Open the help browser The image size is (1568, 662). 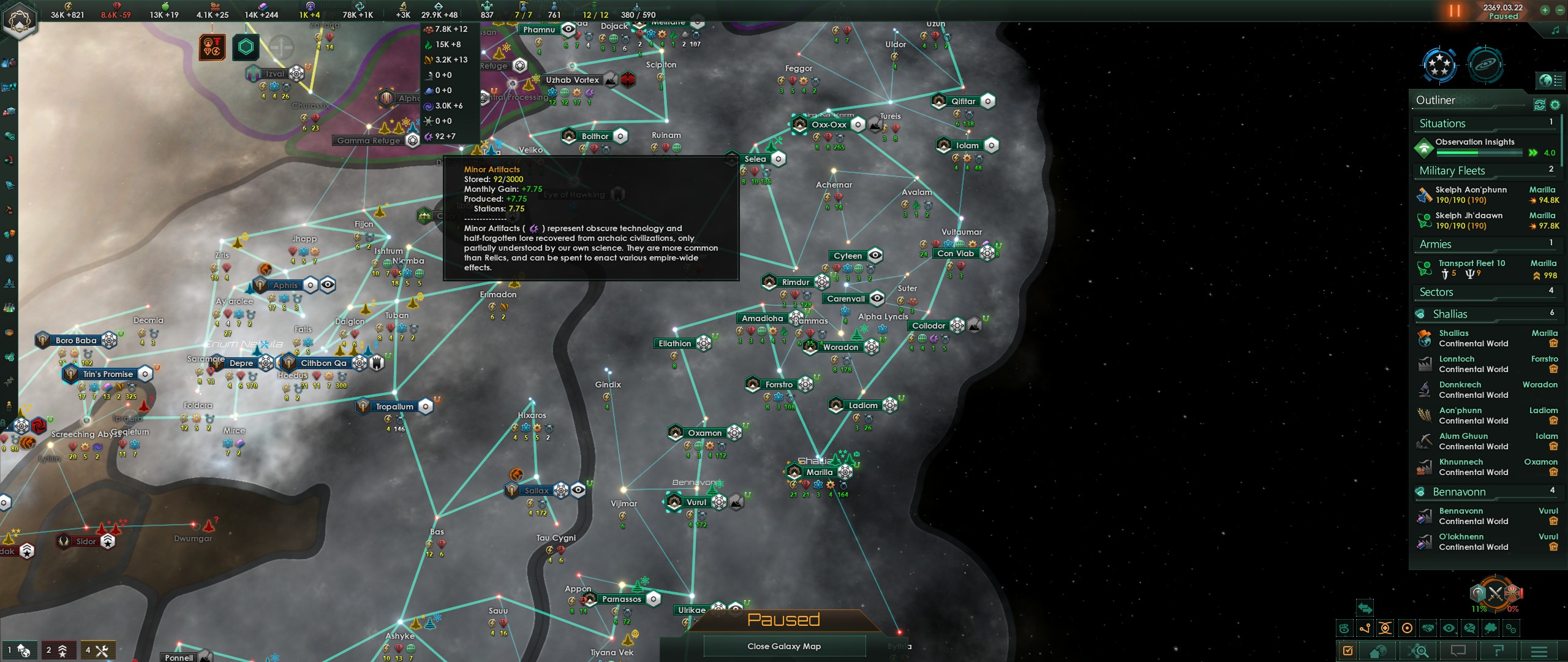[1498, 652]
